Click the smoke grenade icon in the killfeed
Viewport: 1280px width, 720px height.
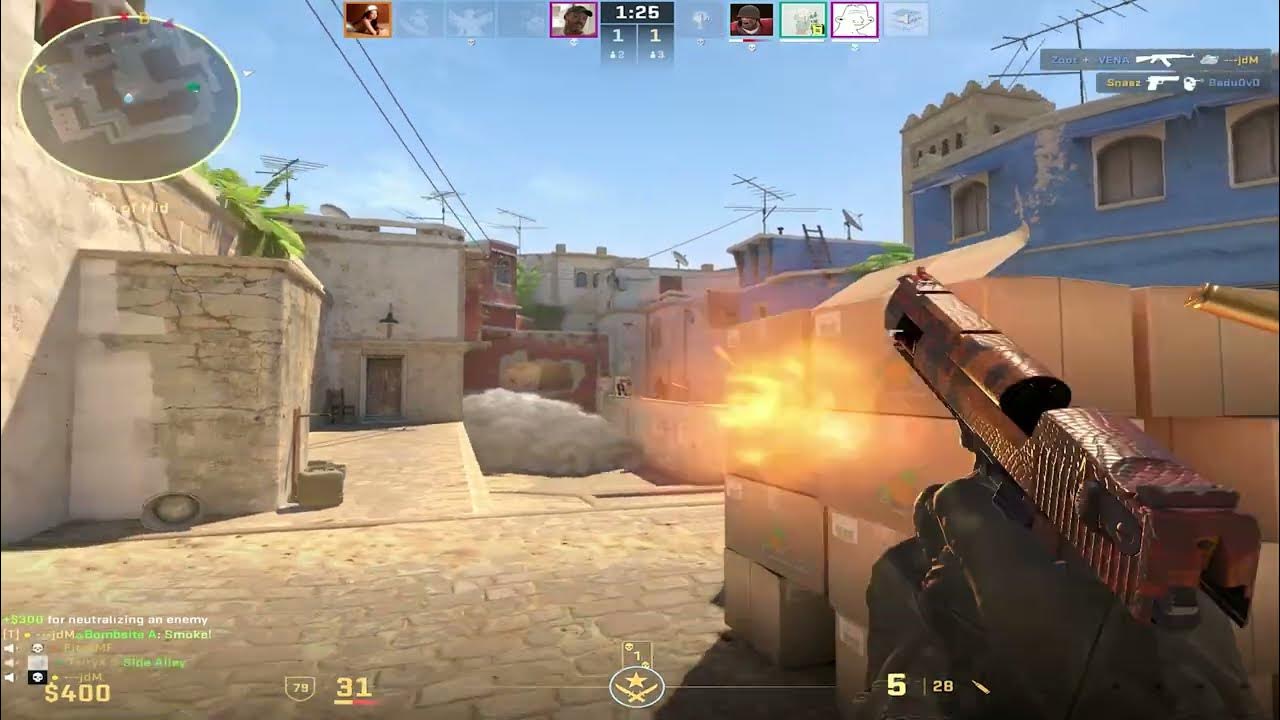1209,60
